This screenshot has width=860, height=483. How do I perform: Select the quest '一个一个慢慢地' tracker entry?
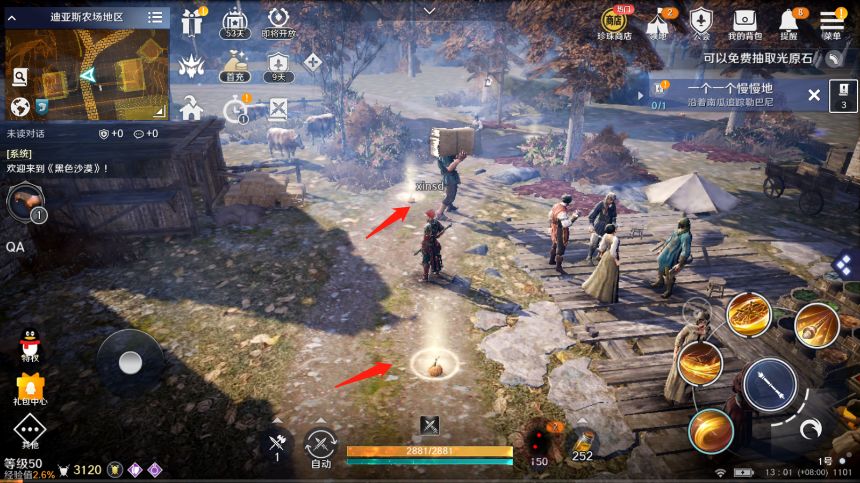click(x=725, y=95)
